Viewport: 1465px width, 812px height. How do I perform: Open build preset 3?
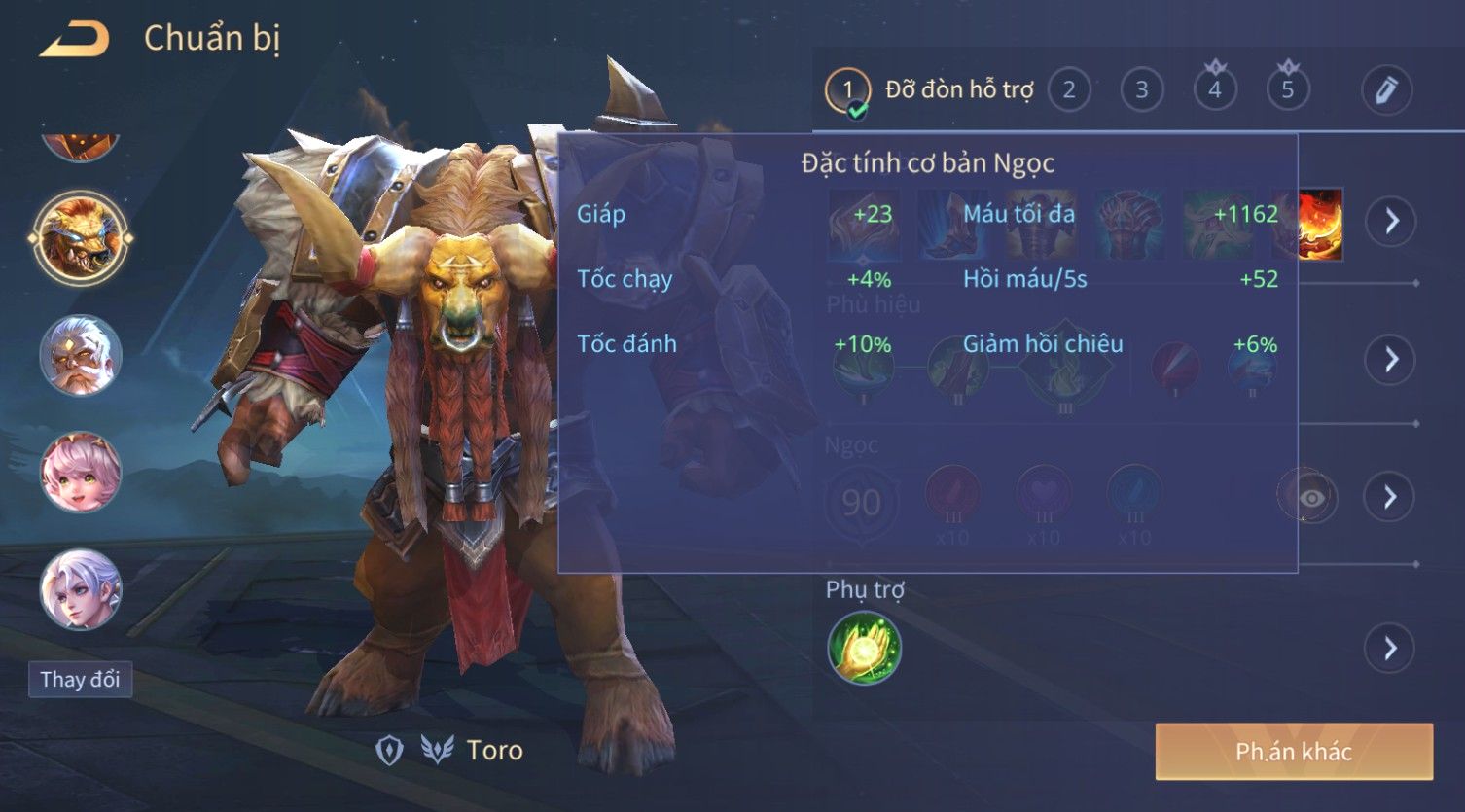click(1142, 90)
